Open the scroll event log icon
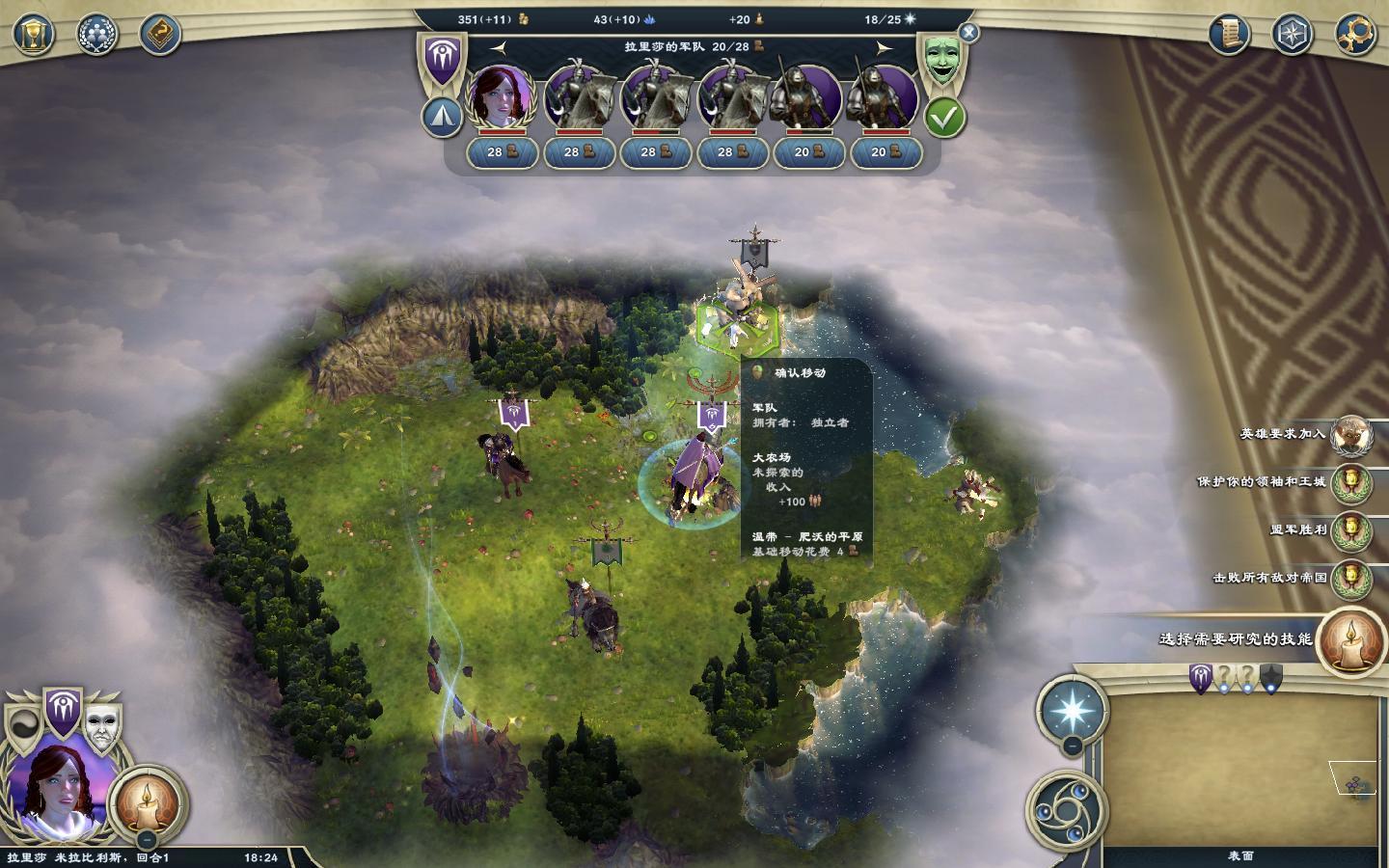Viewport: 1389px width, 868px height. 1229,35
